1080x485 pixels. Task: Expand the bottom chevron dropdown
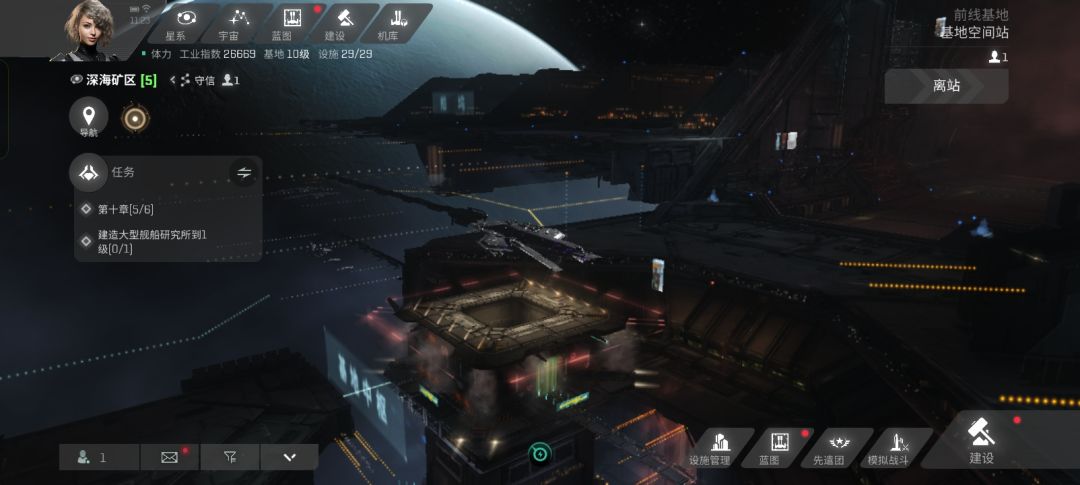pyautogui.click(x=289, y=457)
